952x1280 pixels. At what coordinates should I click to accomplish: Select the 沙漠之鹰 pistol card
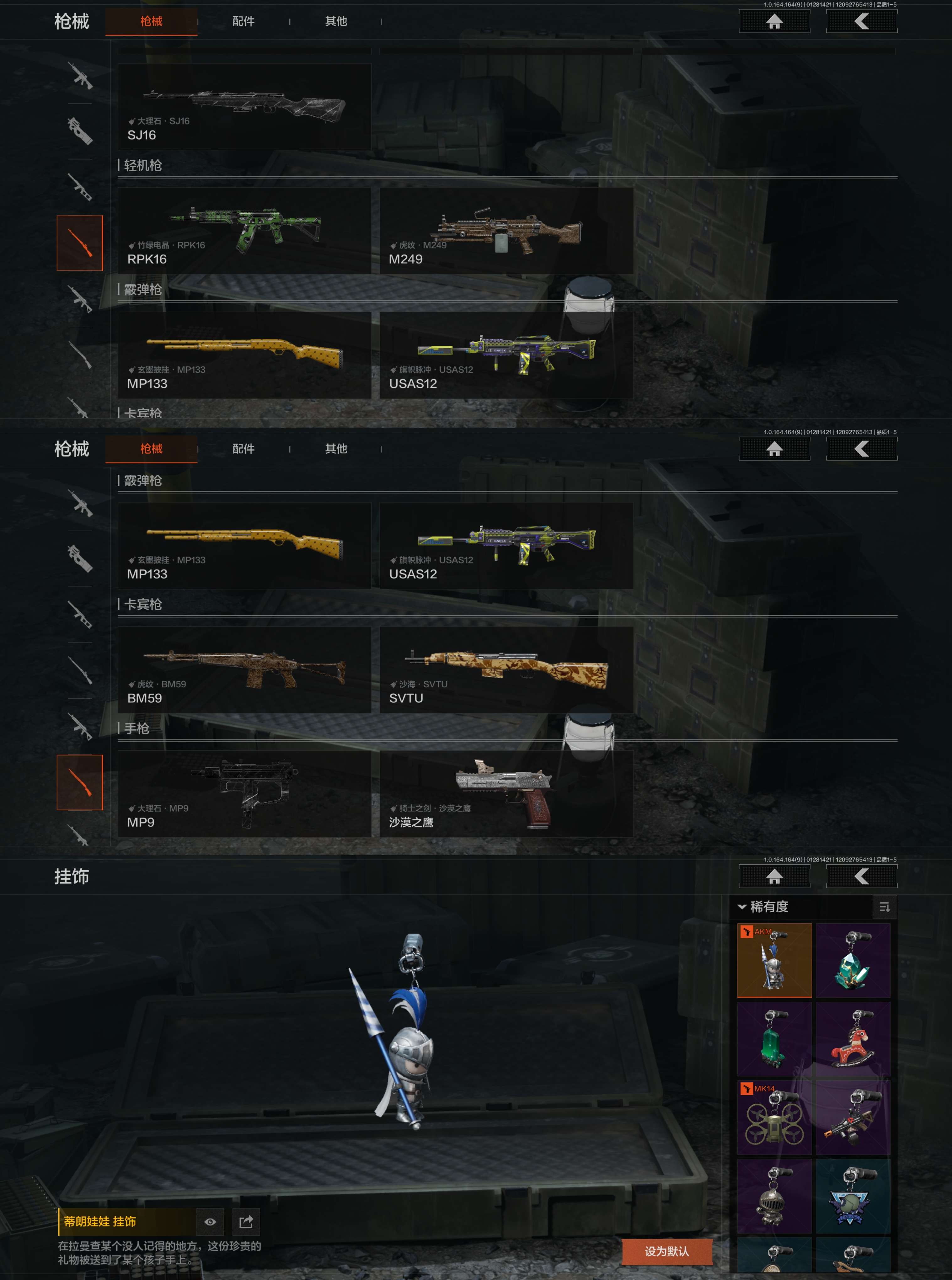pyautogui.click(x=506, y=793)
